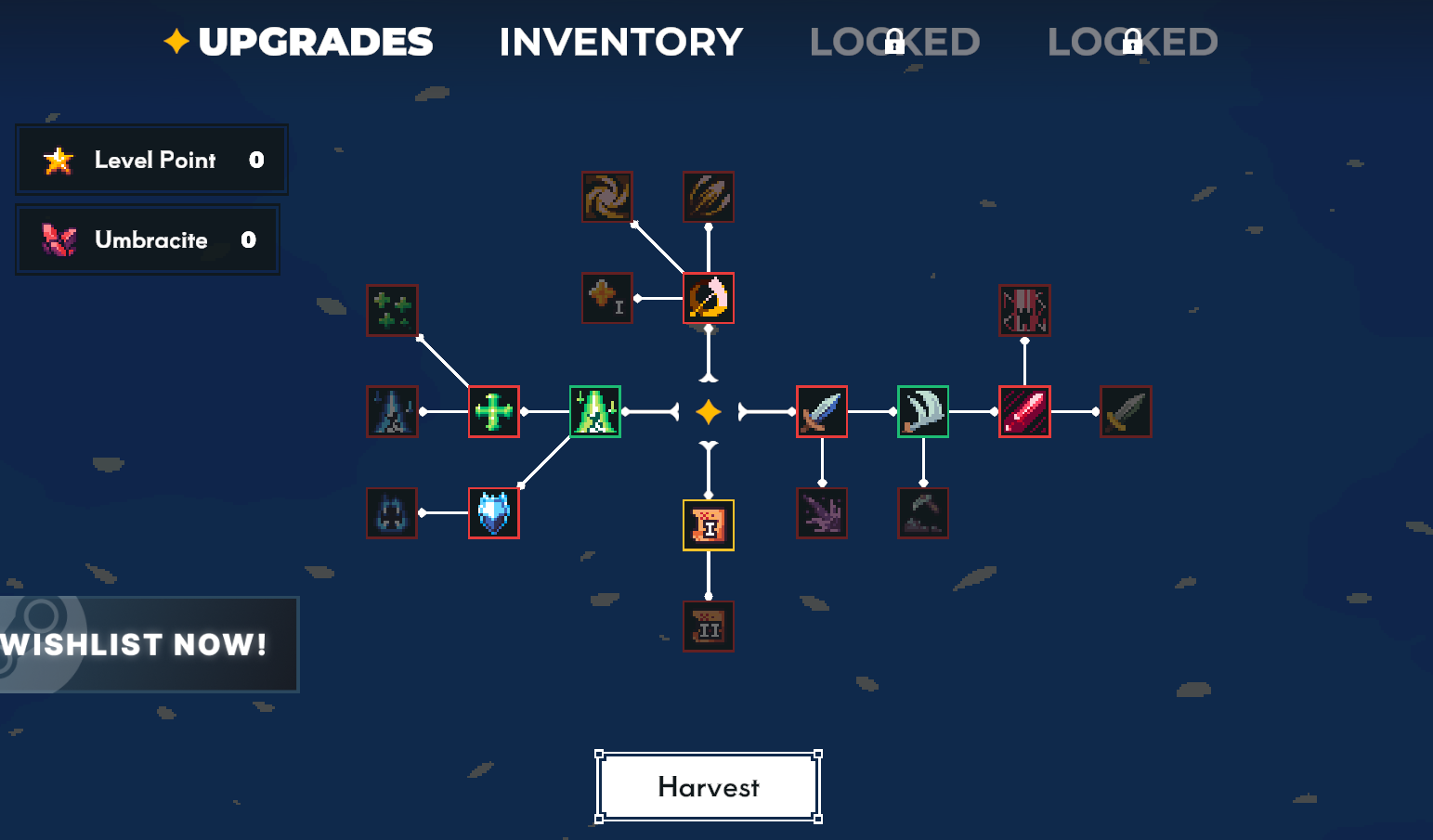
Task: Pick the scroll I upgrade node
Action: 709,525
